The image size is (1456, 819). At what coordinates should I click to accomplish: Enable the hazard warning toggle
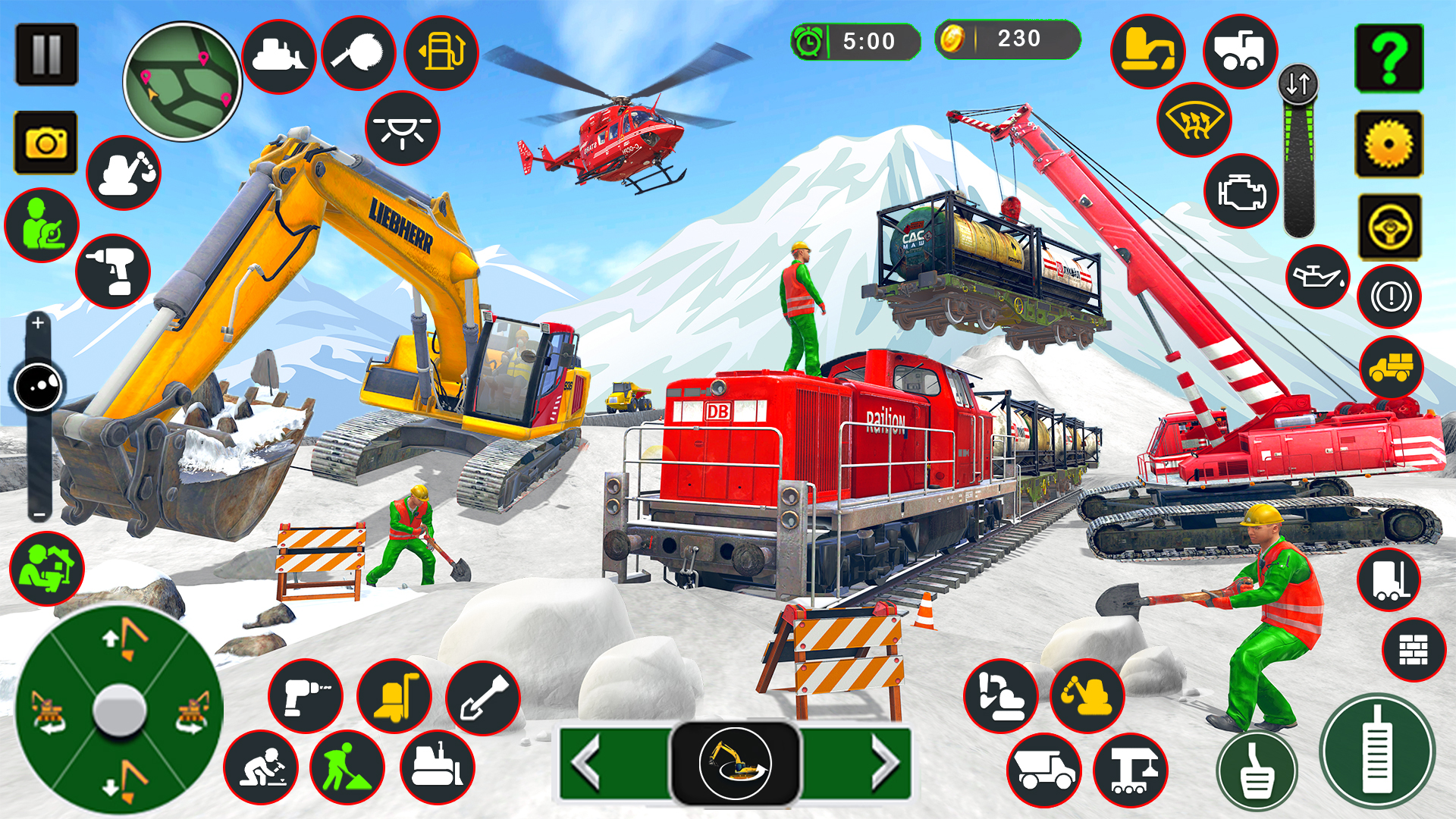tap(1391, 294)
